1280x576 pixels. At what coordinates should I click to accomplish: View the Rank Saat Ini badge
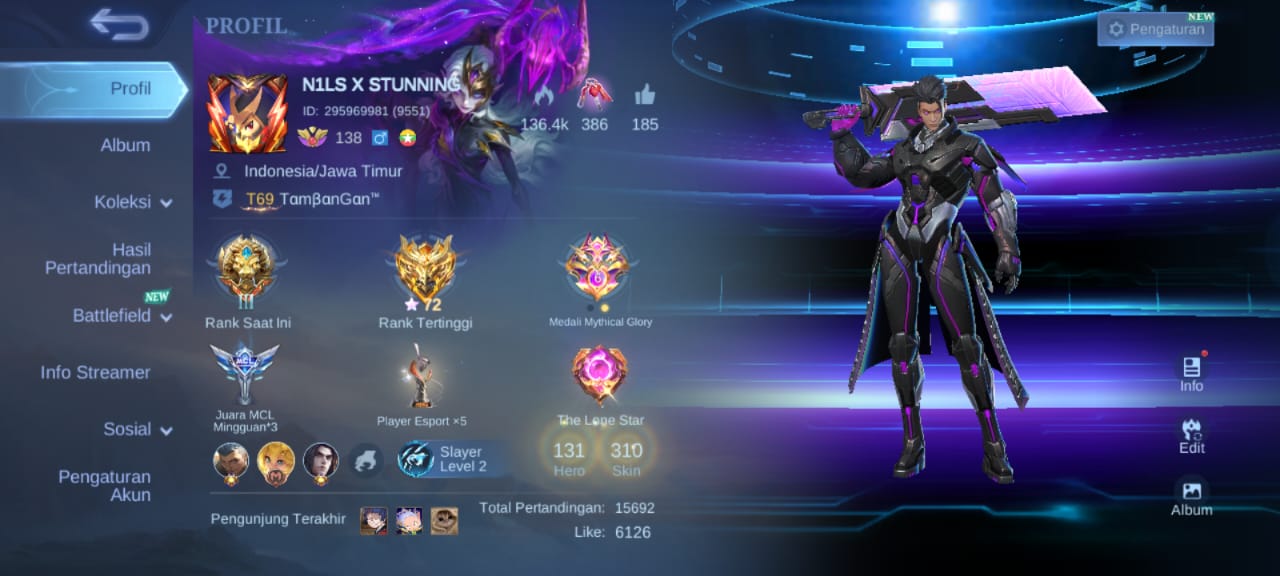(x=247, y=270)
